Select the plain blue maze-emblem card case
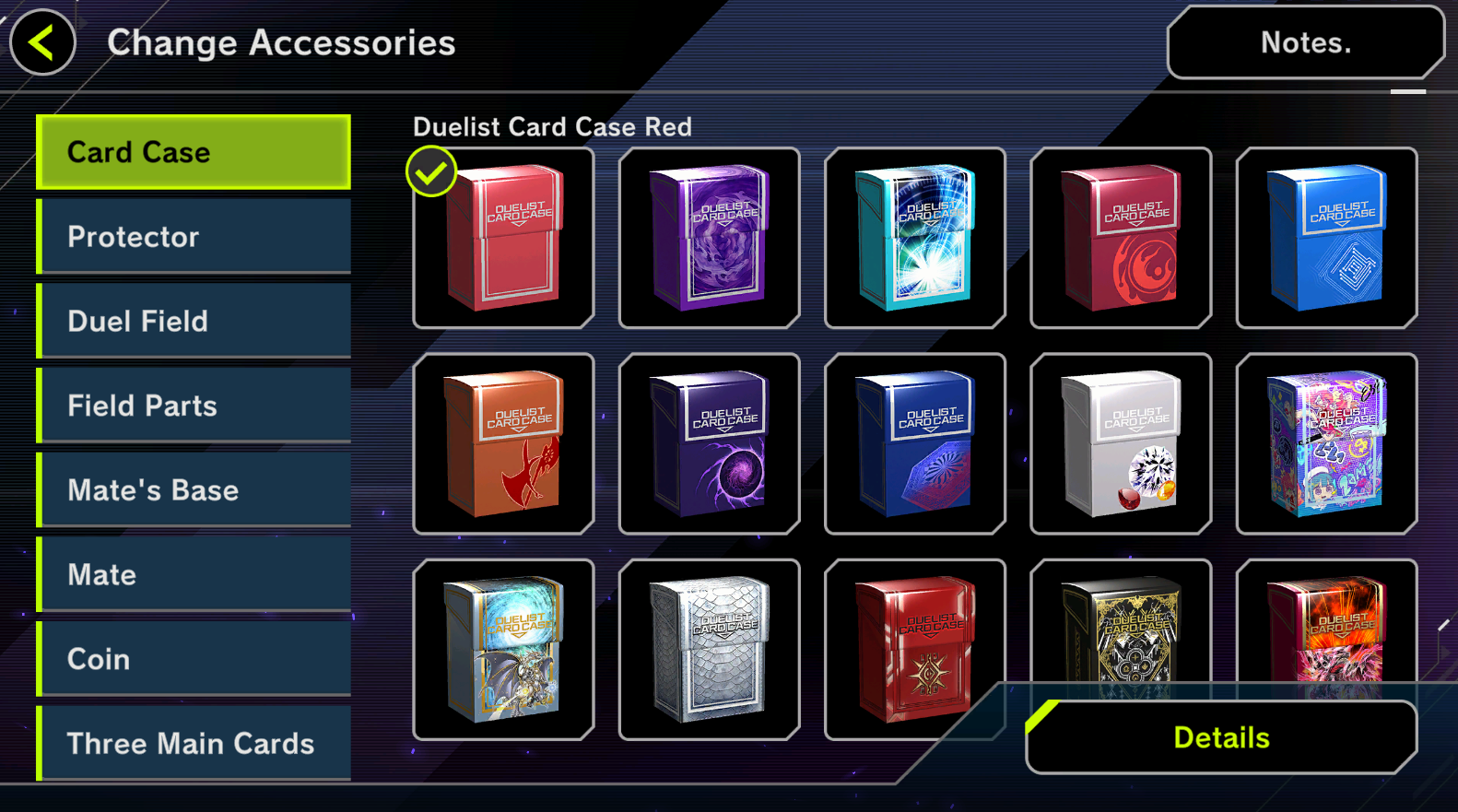This screenshot has width=1458, height=812. click(1326, 238)
